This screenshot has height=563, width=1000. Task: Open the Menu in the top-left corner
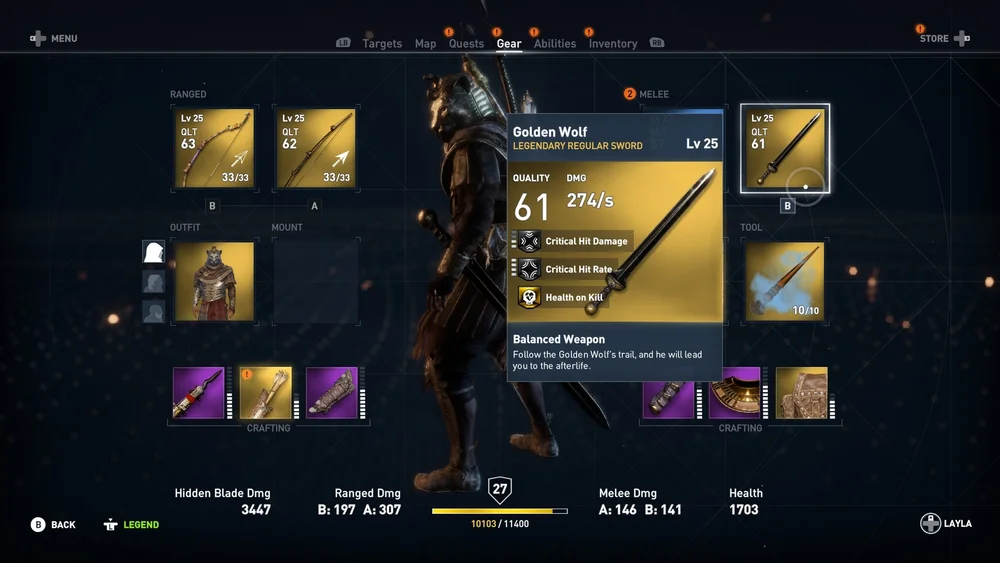[53, 39]
